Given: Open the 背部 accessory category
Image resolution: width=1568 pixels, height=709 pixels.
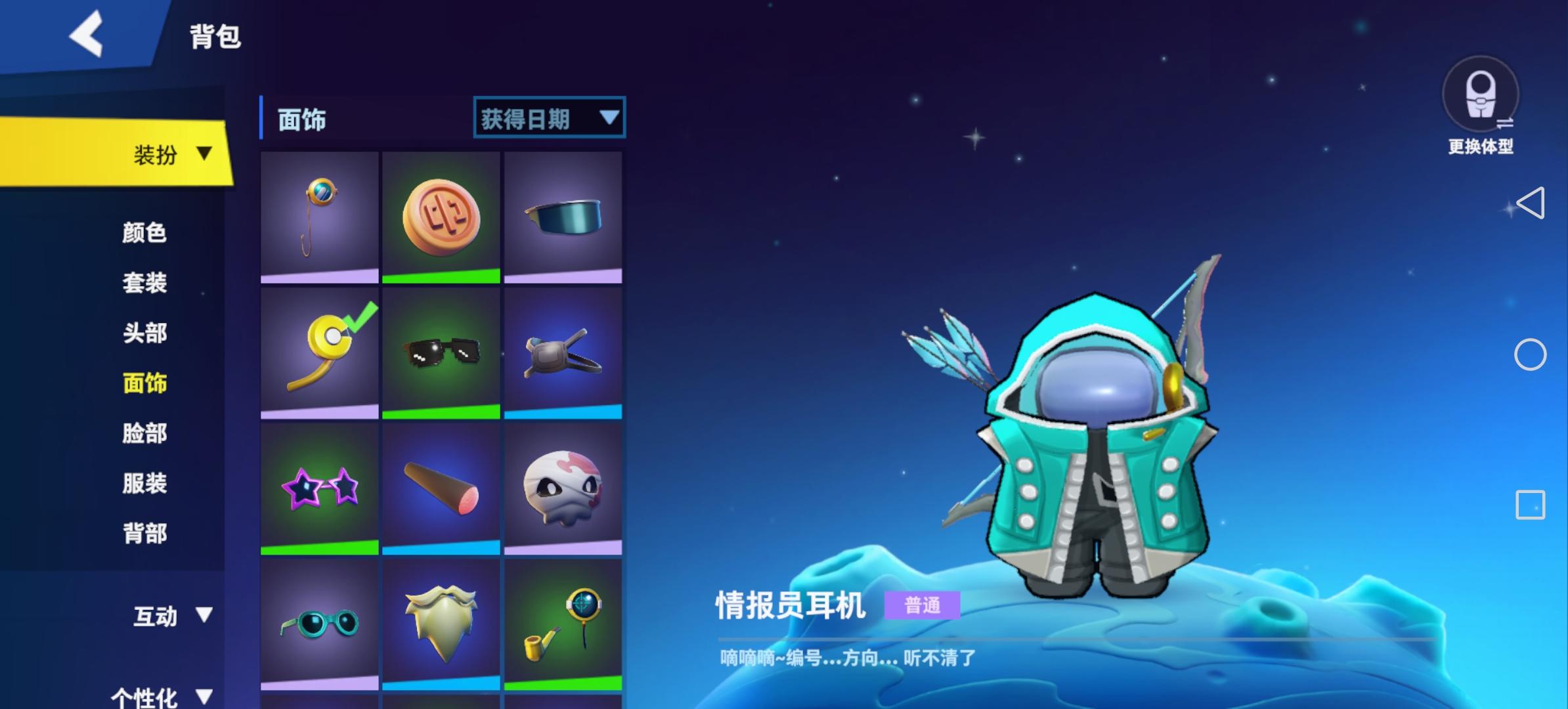Looking at the screenshot, I should pos(143,534).
